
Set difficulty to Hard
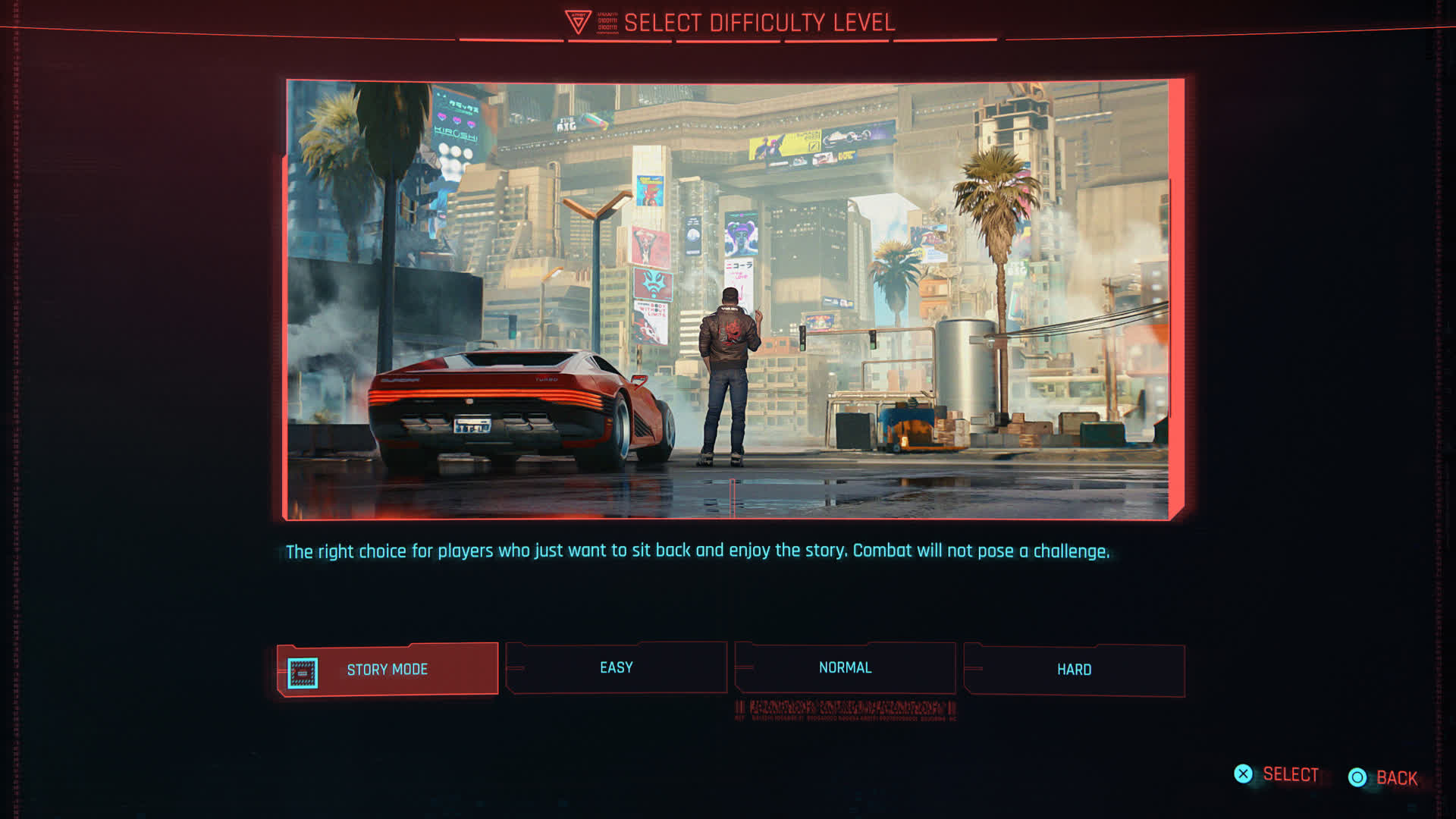click(1074, 669)
